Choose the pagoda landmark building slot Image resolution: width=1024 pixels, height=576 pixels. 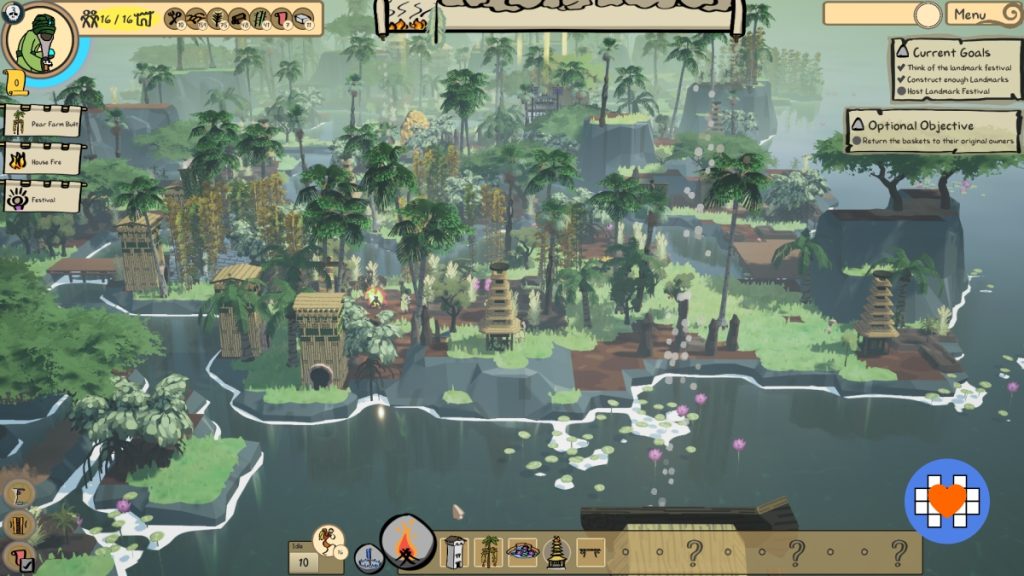(x=556, y=551)
